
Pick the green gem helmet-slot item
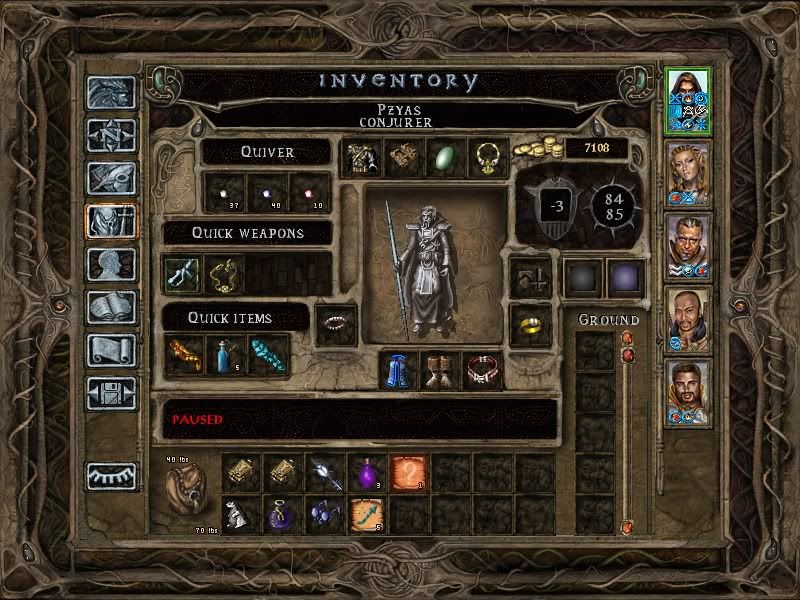tap(443, 158)
